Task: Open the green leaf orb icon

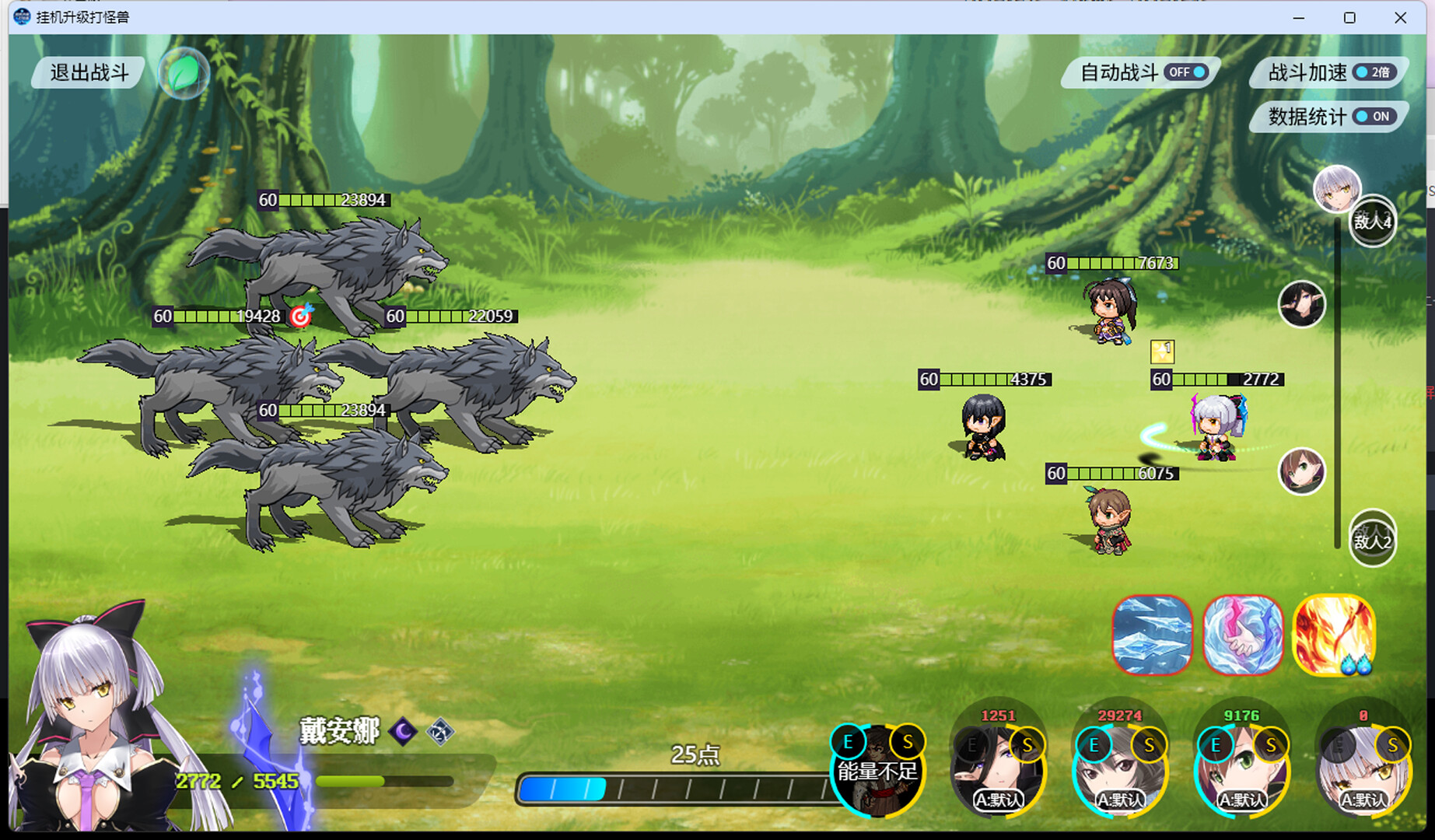Action: pyautogui.click(x=184, y=74)
